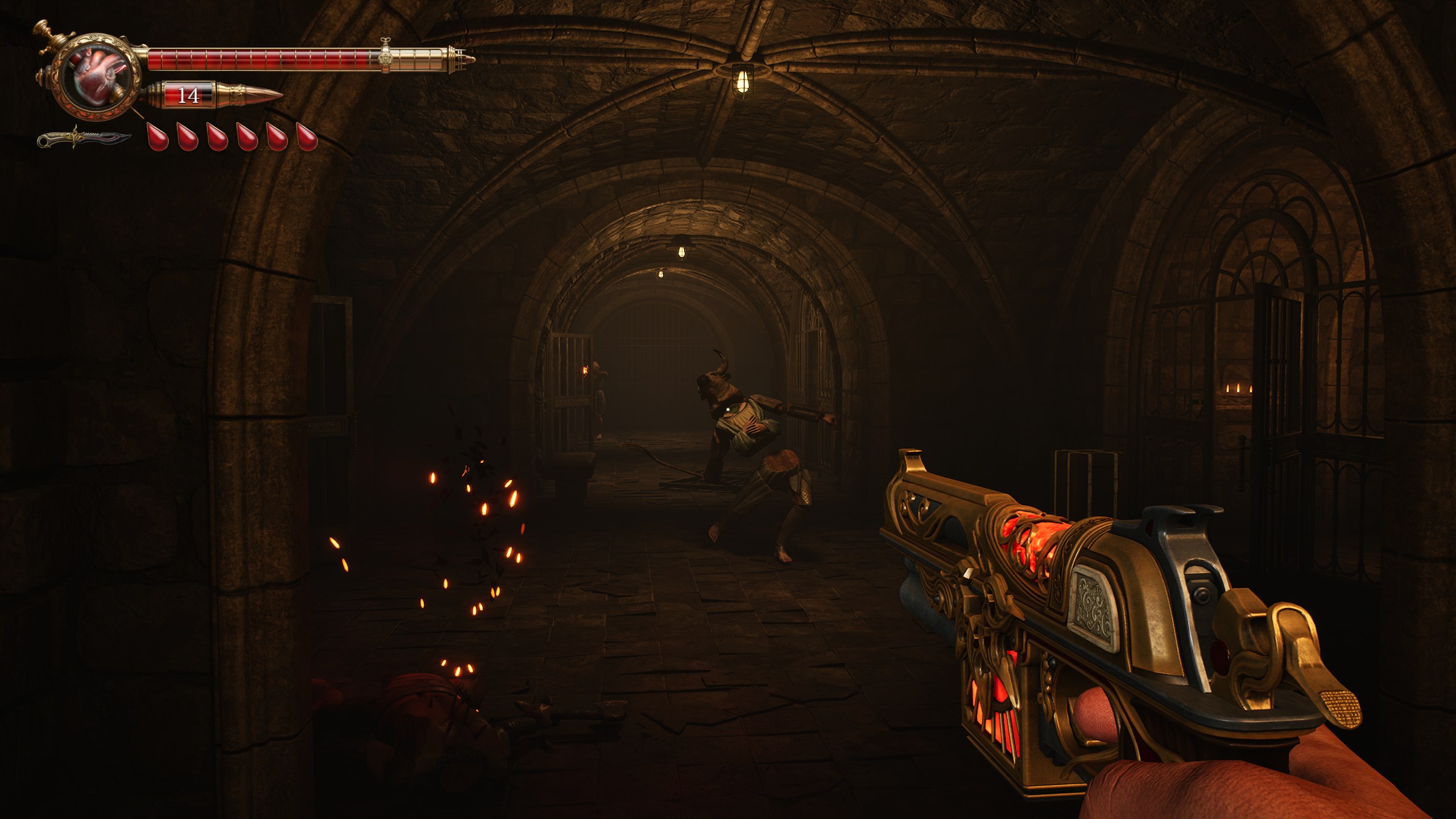Click the anatomical heart portrait icon
The image size is (1456, 819).
(x=97, y=77)
